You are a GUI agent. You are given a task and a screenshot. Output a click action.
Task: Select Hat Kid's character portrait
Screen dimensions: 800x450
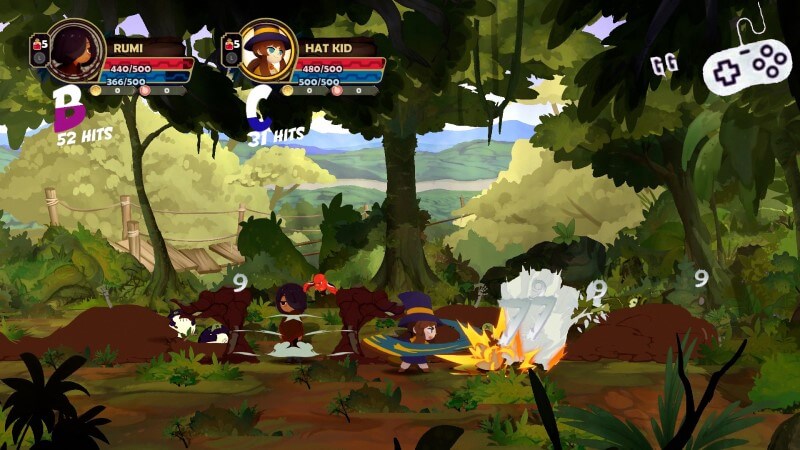pyautogui.click(x=268, y=51)
